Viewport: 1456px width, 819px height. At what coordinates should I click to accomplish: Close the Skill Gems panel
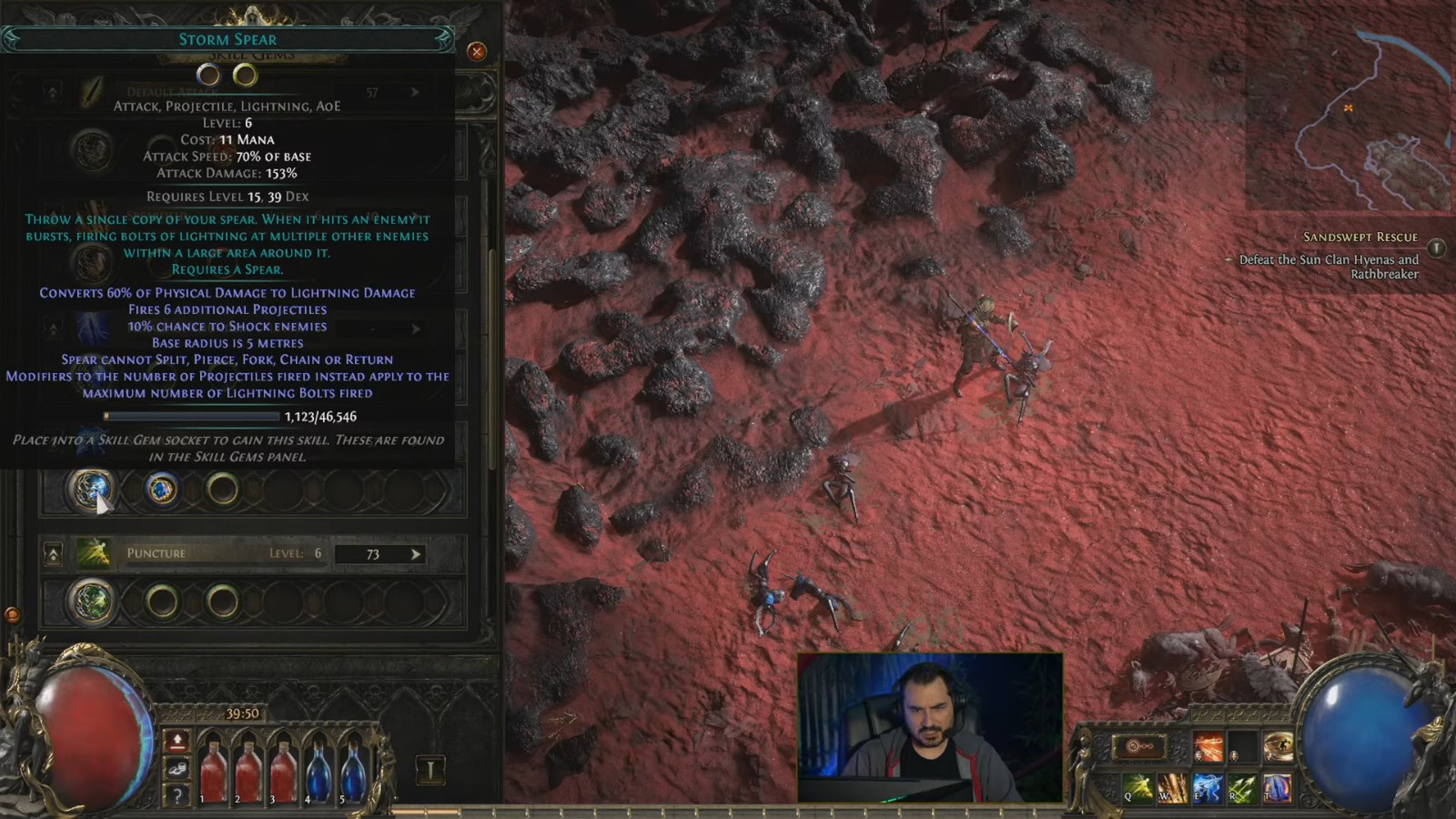point(477,52)
